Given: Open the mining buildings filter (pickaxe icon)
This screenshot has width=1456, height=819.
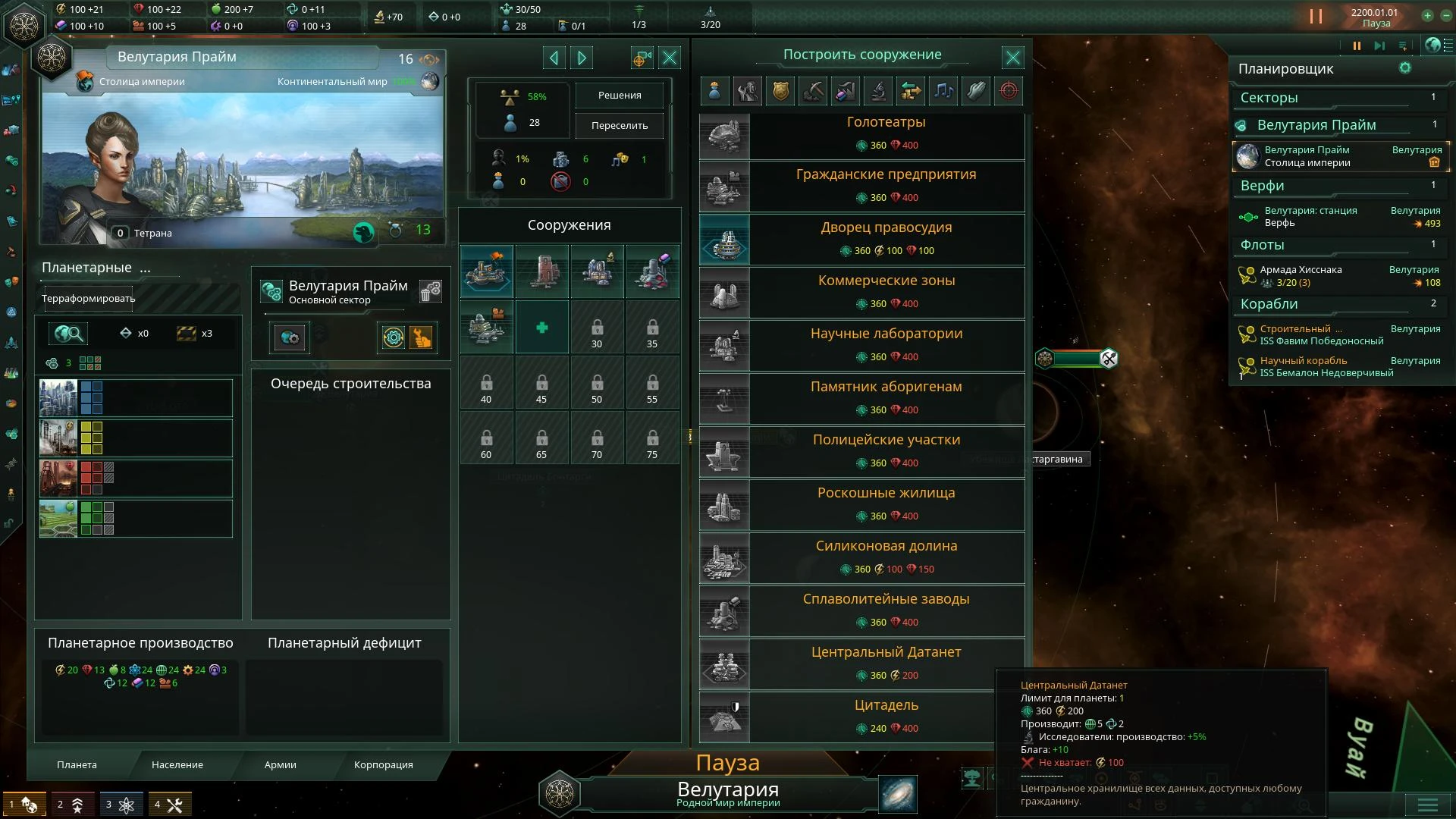Looking at the screenshot, I should coord(813,91).
